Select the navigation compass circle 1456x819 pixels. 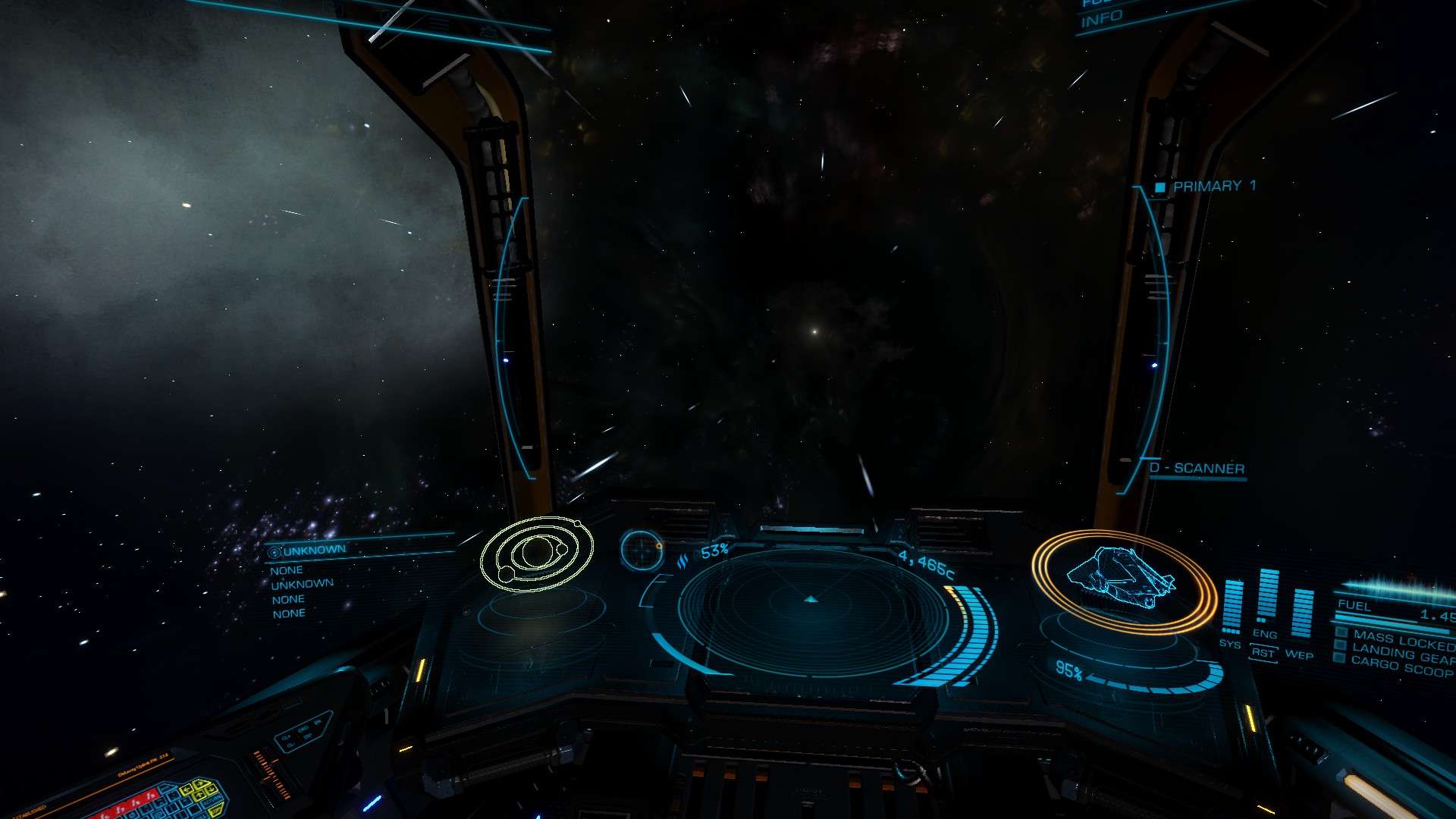642,549
